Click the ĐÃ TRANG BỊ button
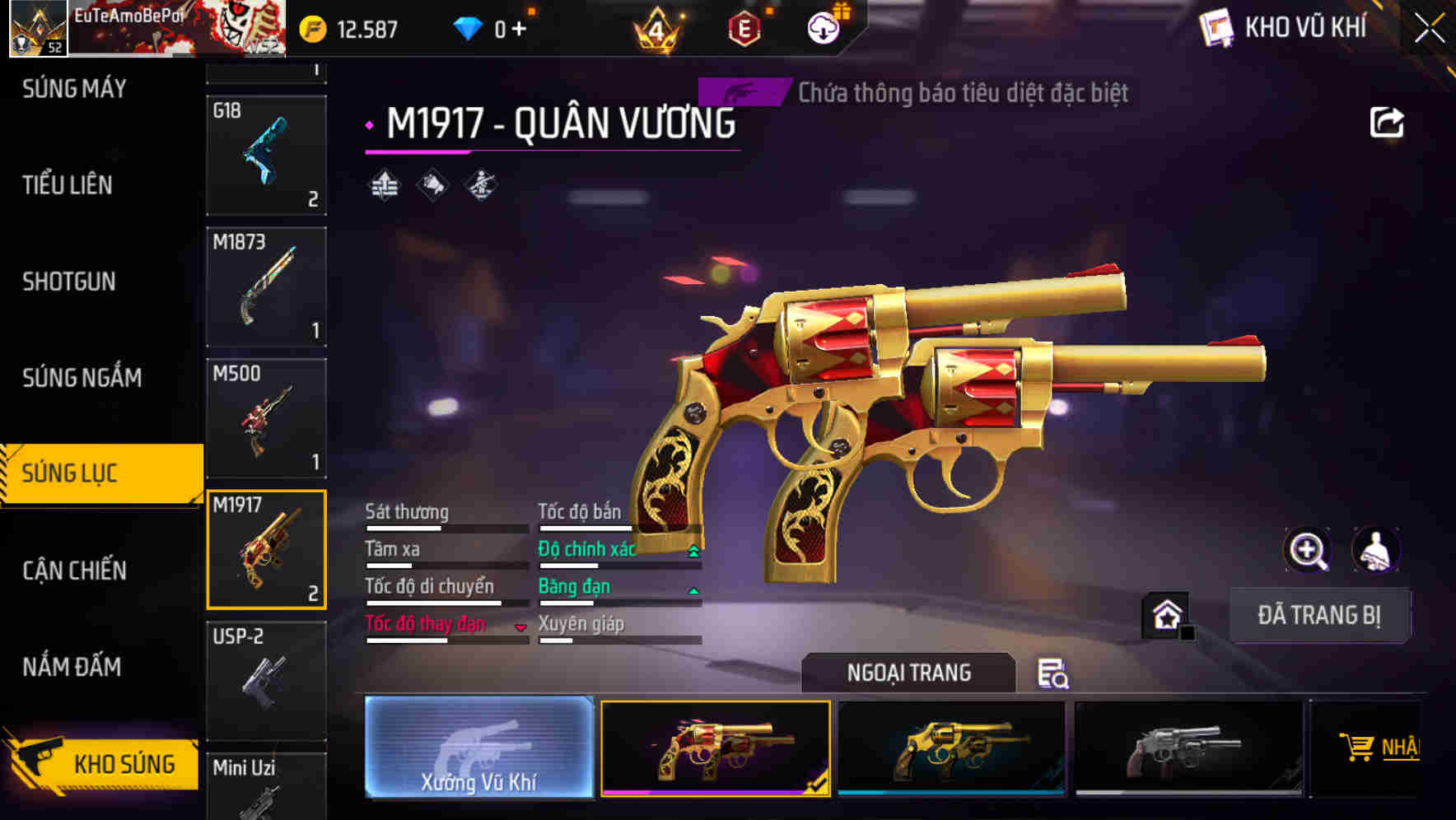This screenshot has height=820, width=1456. [1319, 614]
